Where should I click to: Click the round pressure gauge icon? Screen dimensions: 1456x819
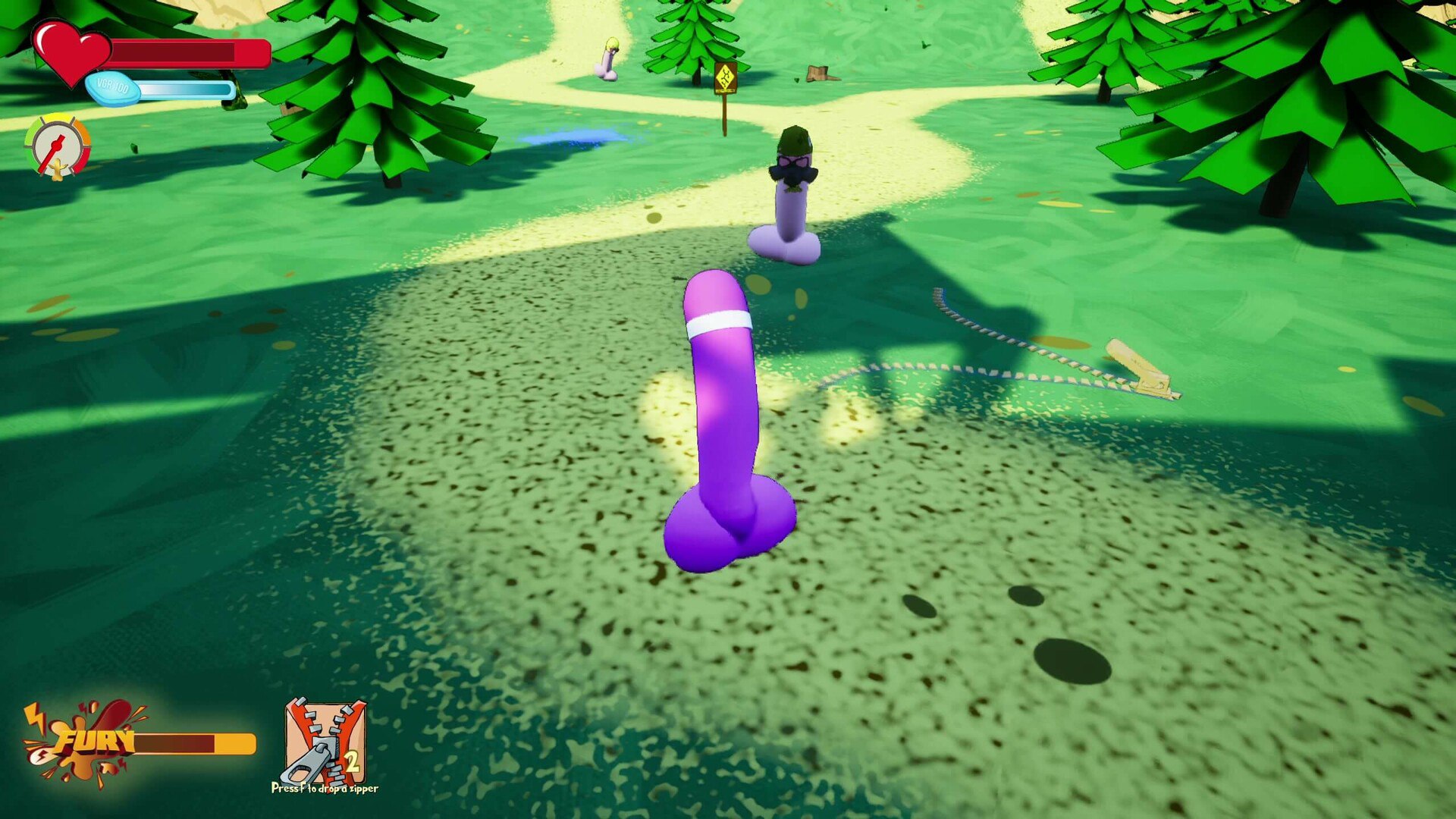tap(58, 146)
